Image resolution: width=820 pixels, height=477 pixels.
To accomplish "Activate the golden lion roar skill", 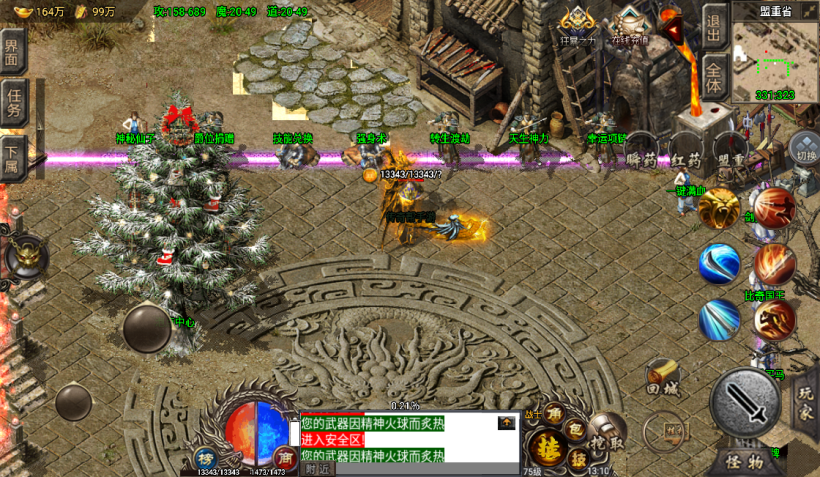I will pos(719,208).
